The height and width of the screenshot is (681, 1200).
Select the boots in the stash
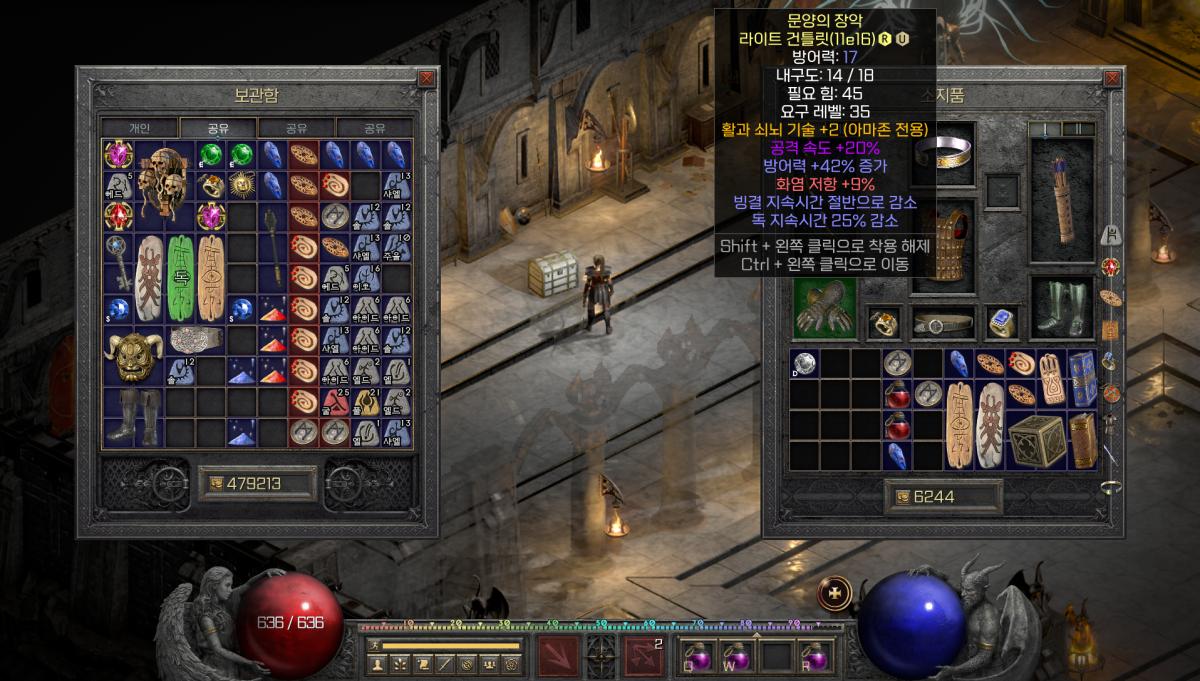pyautogui.click(x=133, y=417)
